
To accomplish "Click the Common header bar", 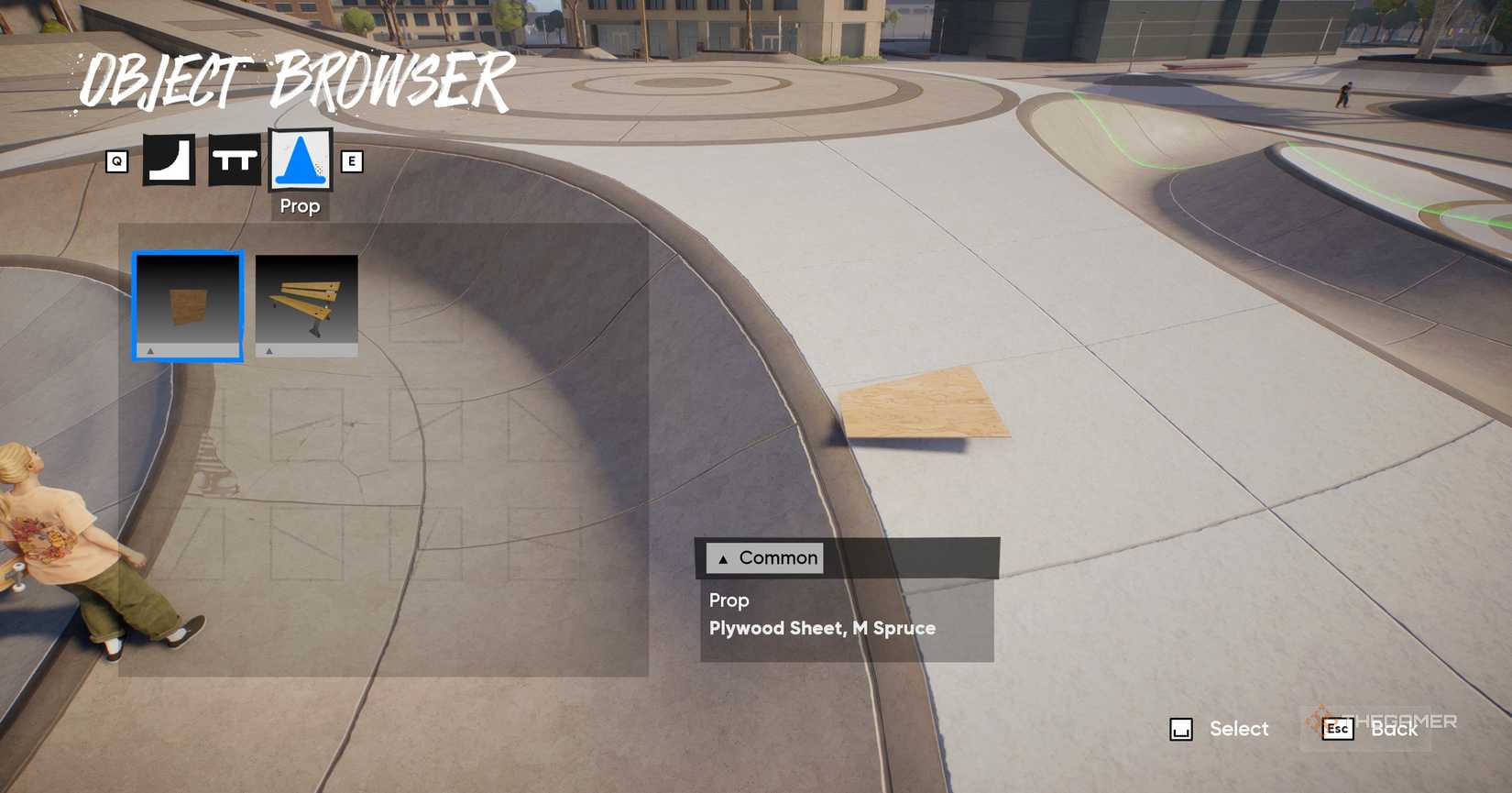I will 764,557.
